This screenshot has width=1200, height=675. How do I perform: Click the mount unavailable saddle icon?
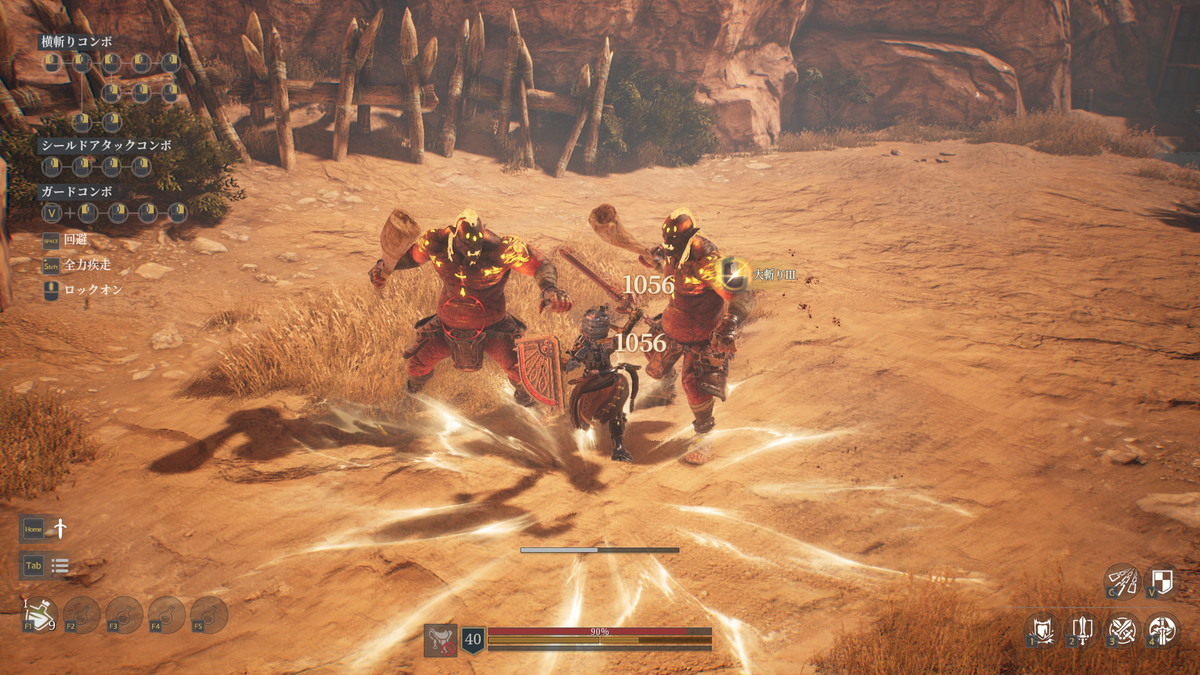click(x=440, y=640)
